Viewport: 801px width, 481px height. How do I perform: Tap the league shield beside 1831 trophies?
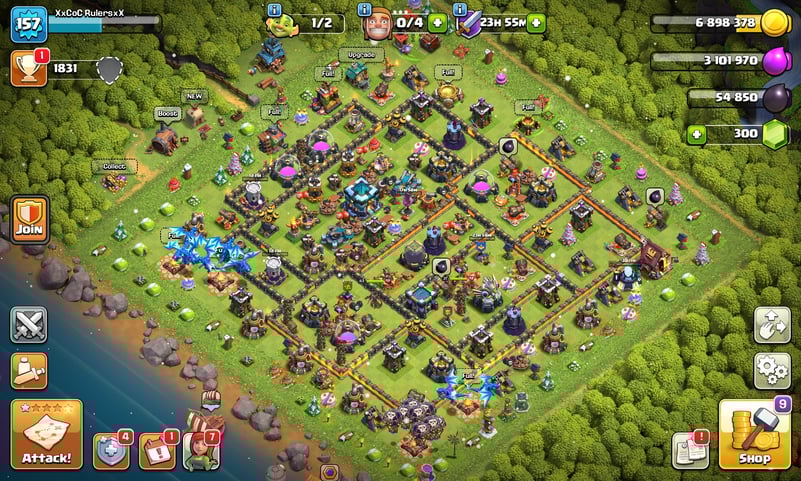coord(109,68)
